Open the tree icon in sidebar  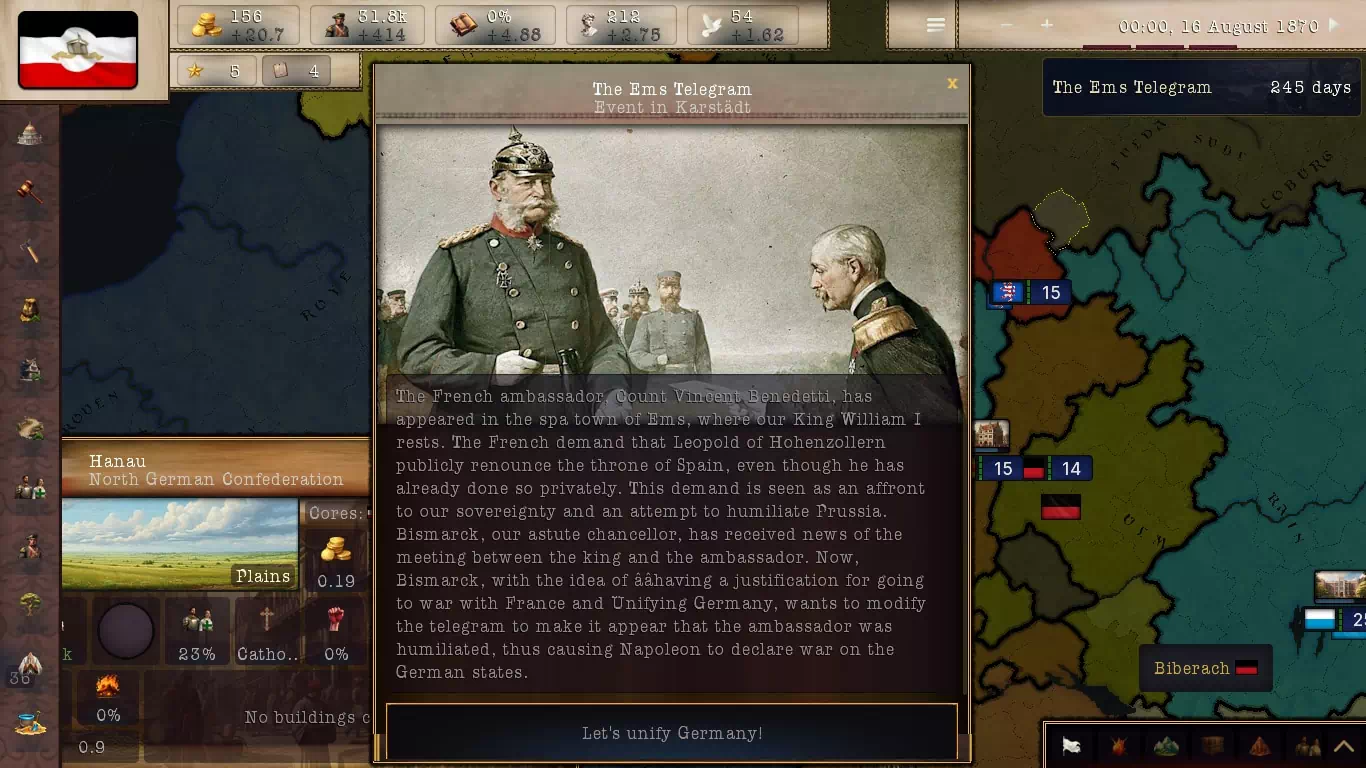click(30, 604)
